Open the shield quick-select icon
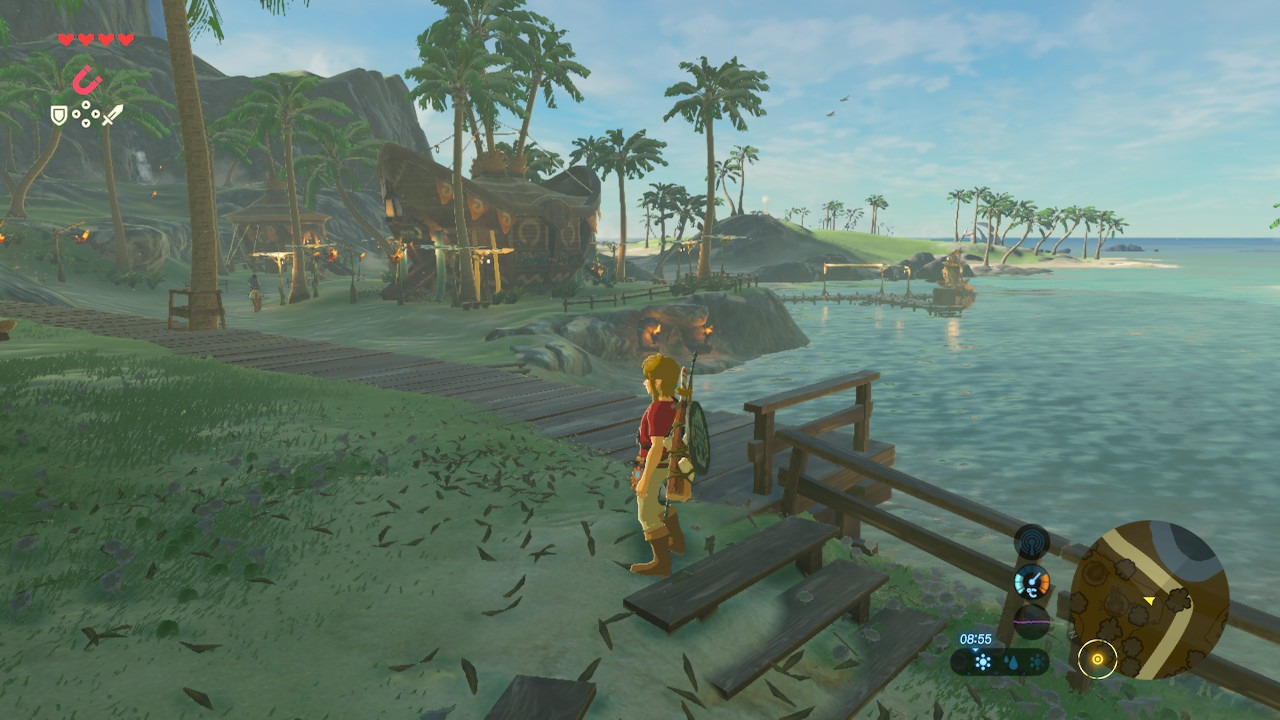This screenshot has width=1280, height=720. pyautogui.click(x=59, y=115)
